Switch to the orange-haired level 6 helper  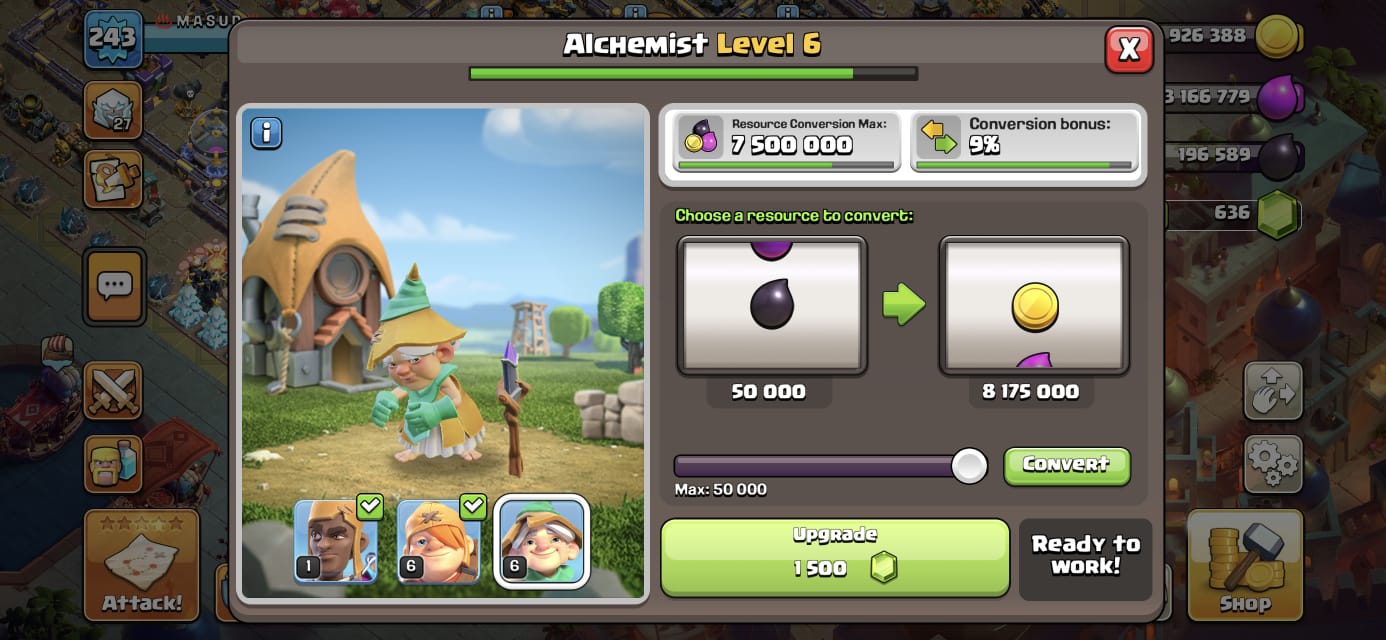(x=438, y=541)
